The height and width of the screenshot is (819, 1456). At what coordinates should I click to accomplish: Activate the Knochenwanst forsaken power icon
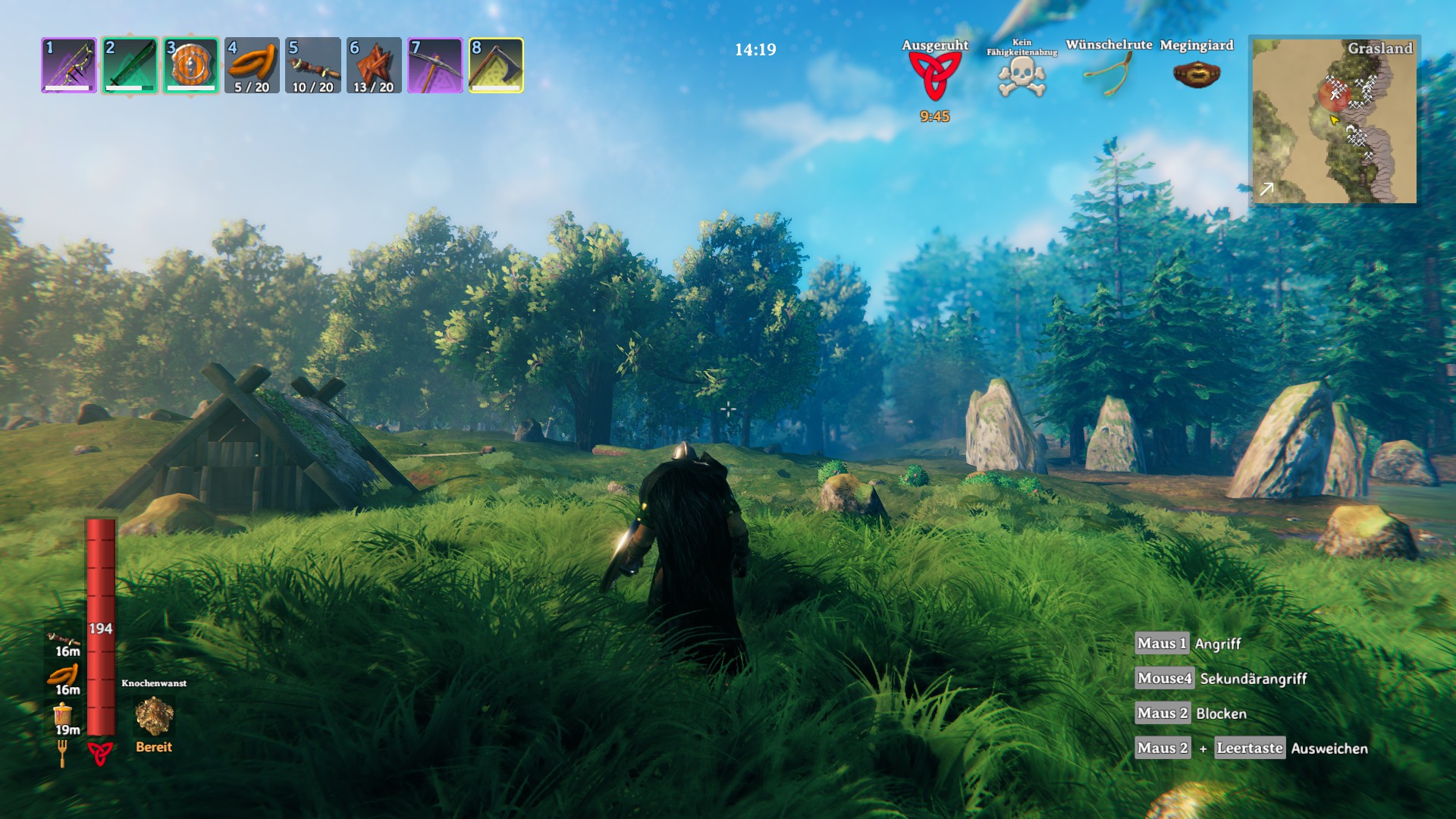coord(154,716)
